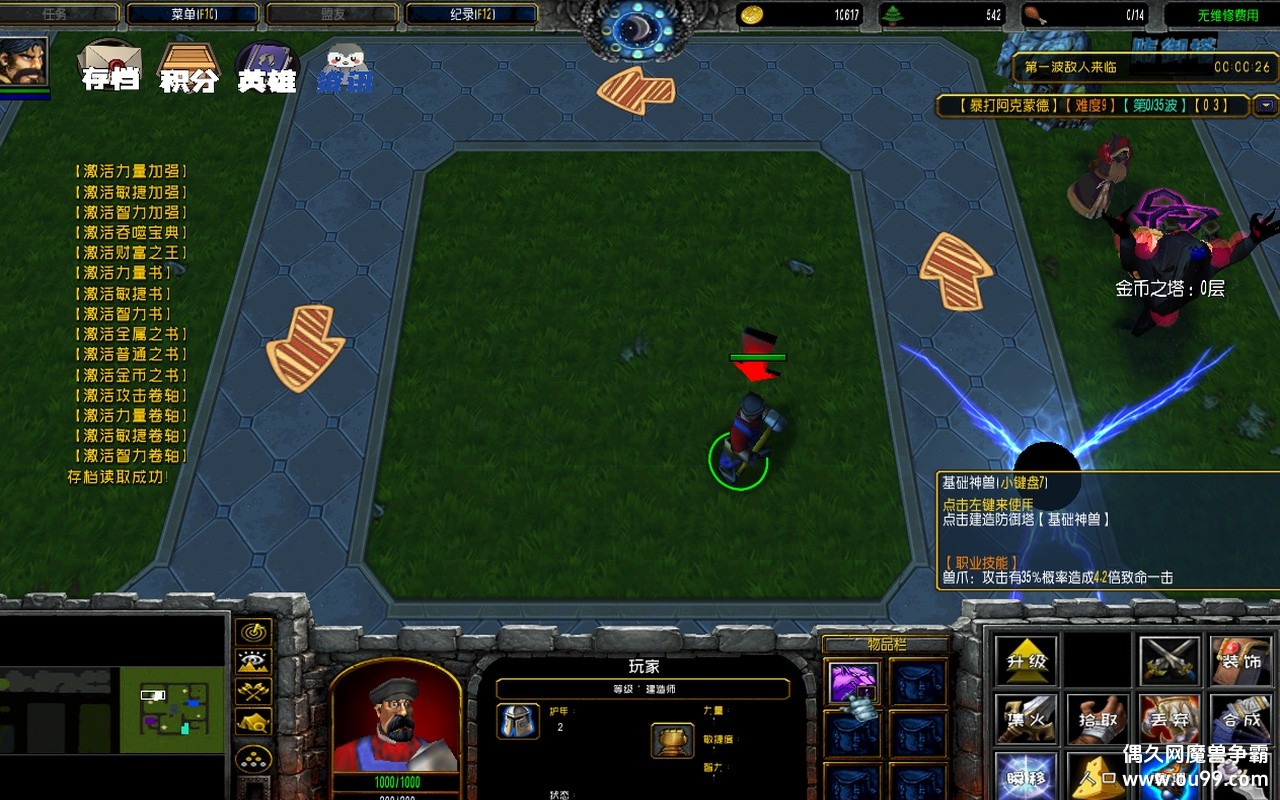Open the 纪录 (F12) log button
Viewport: 1280px width, 800px height.
tap(472, 14)
